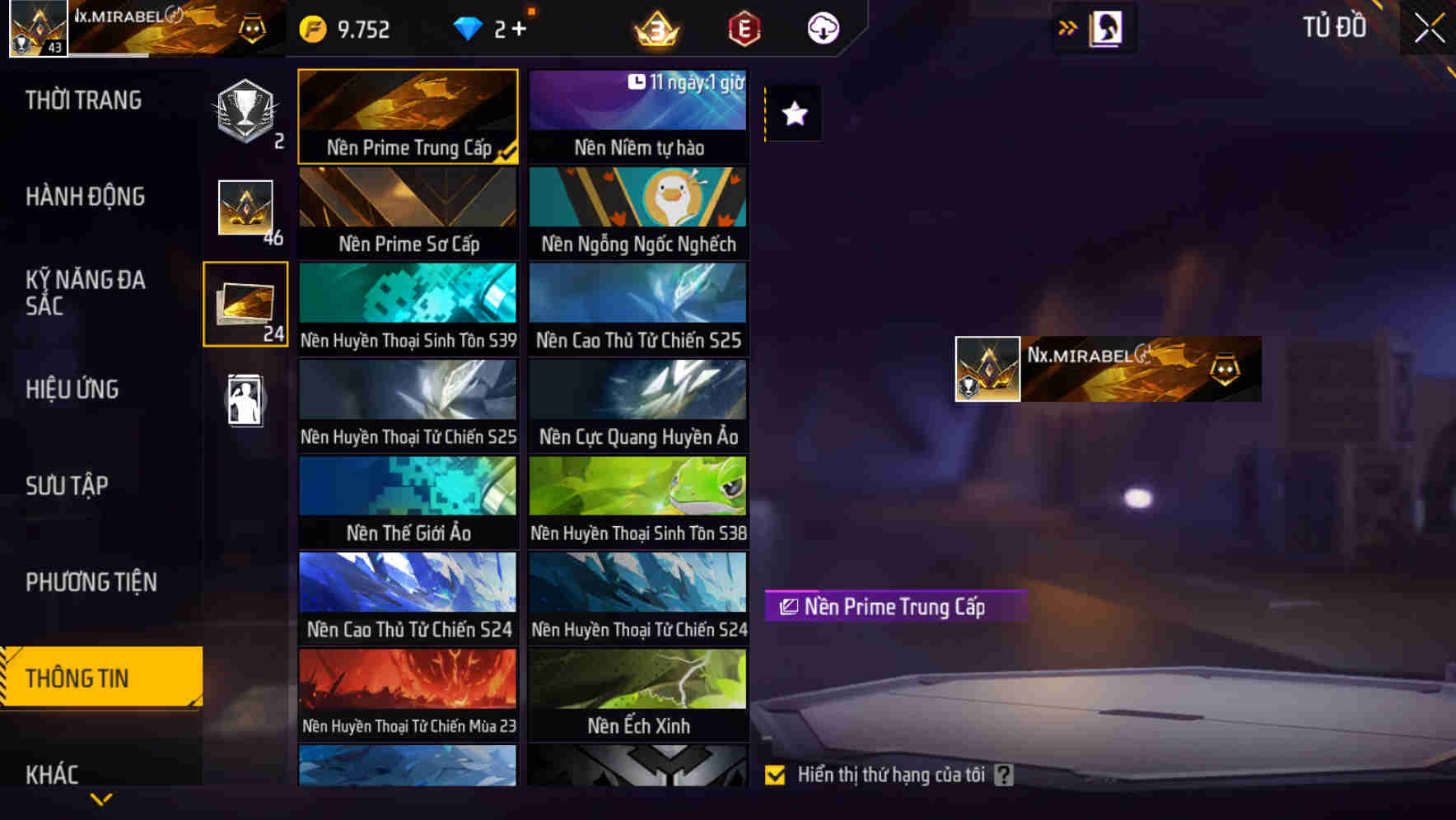Click the yellow chevron below KHÁC to scroll categories
The height and width of the screenshot is (820, 1456).
101,800
